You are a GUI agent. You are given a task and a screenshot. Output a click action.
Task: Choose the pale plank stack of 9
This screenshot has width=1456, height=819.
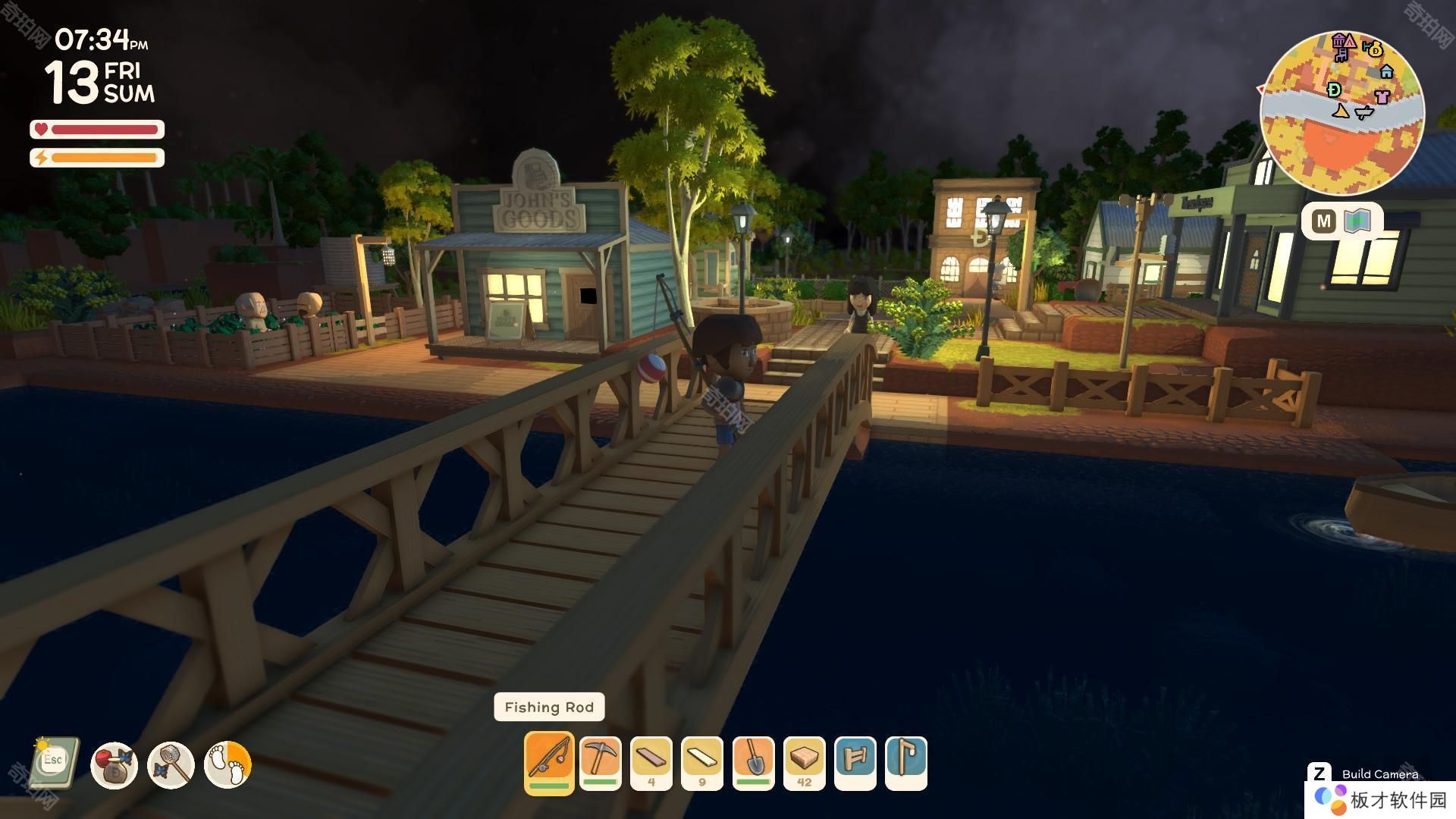pyautogui.click(x=702, y=763)
